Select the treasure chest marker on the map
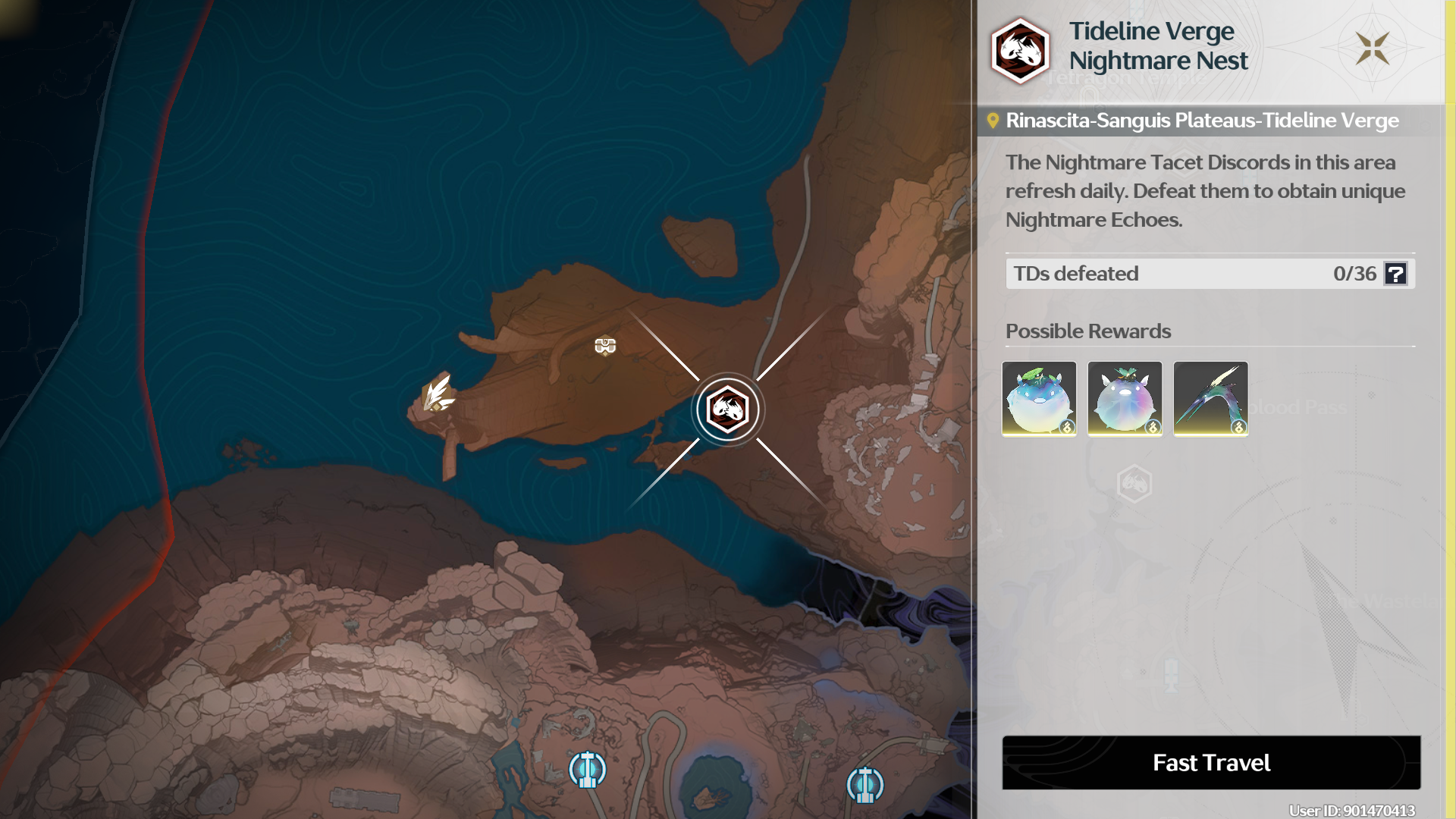 click(605, 347)
